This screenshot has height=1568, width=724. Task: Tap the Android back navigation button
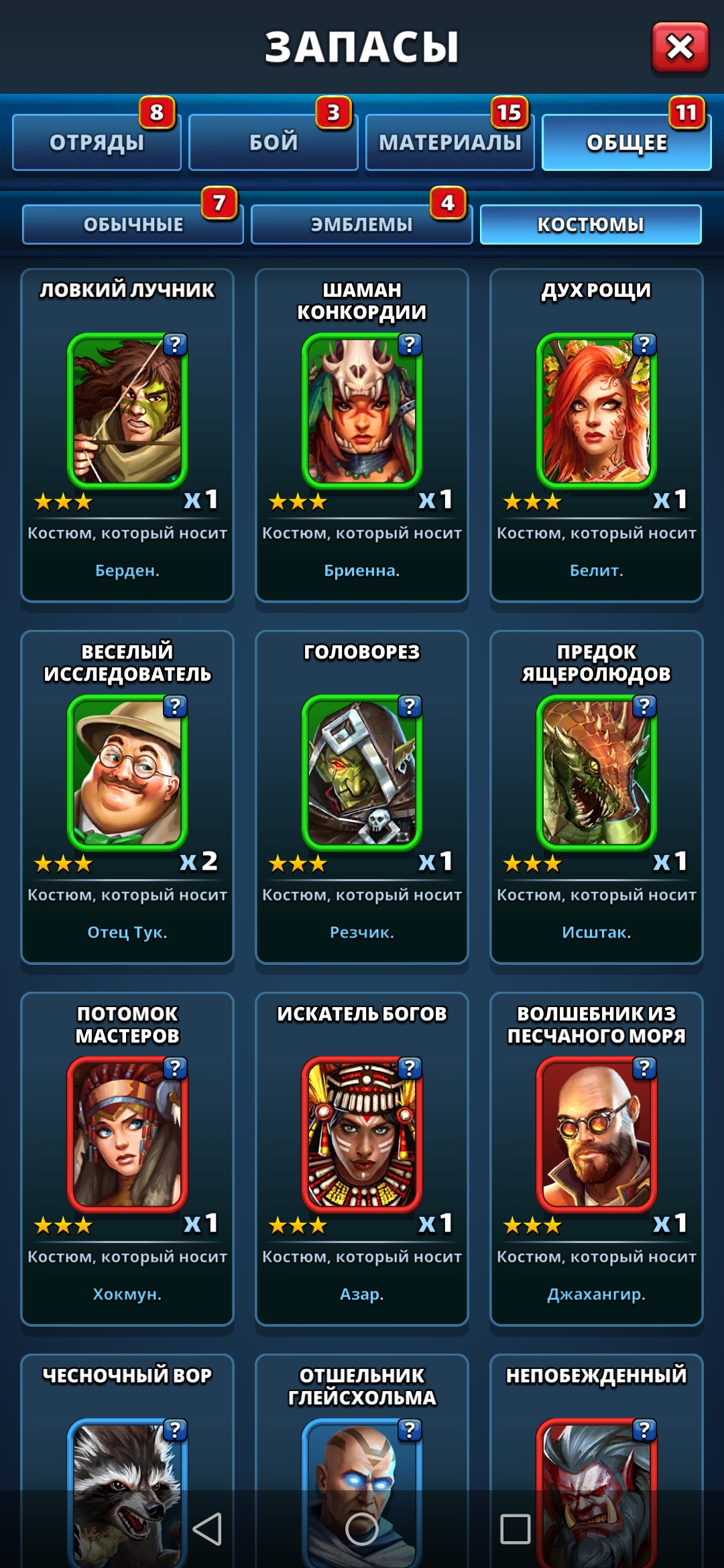pyautogui.click(x=207, y=1529)
